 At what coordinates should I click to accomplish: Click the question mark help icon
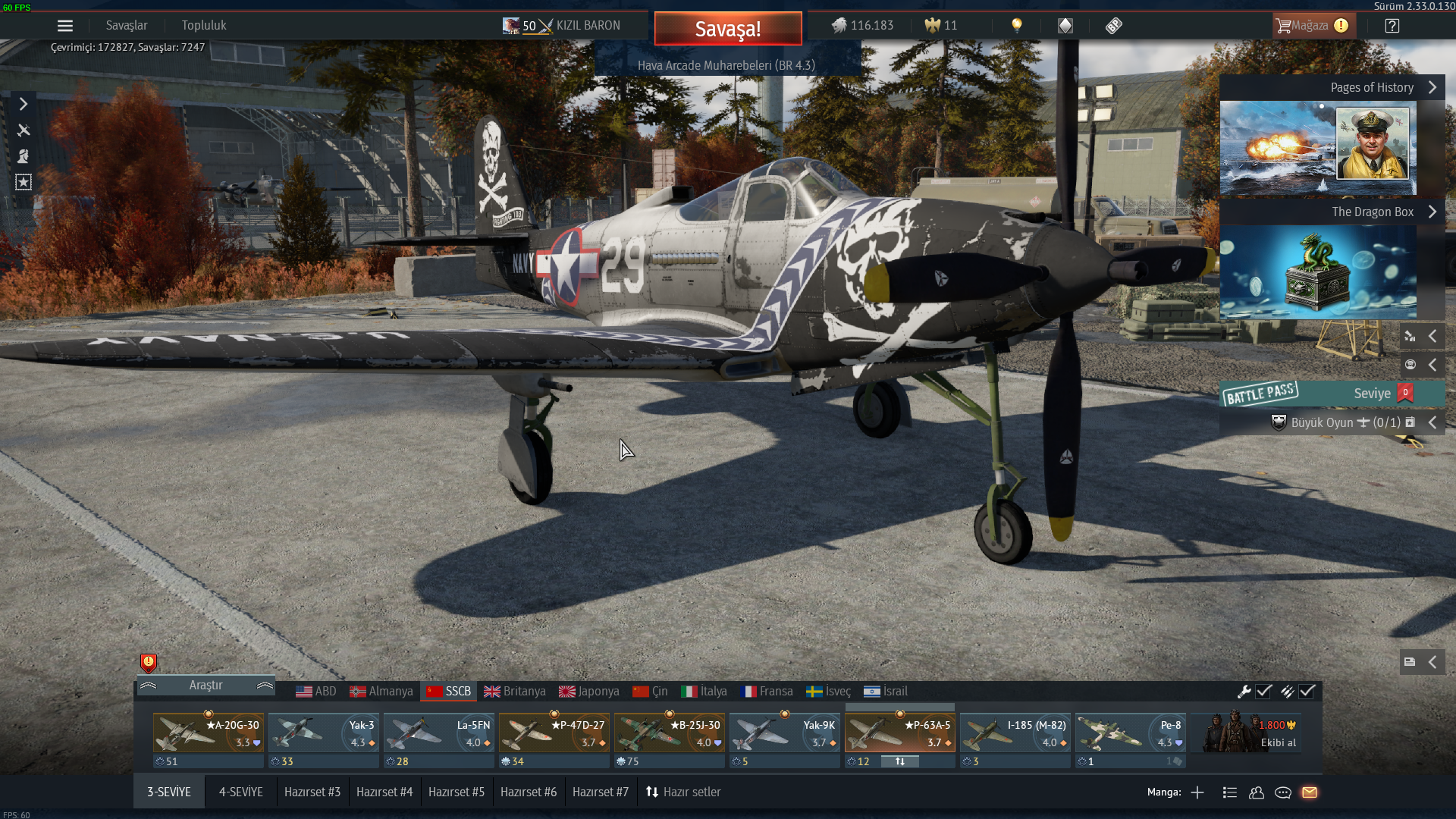[1392, 26]
